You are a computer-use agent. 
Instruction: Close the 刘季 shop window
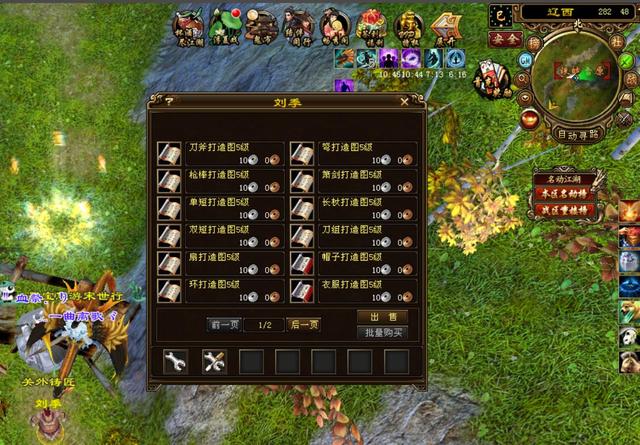tap(404, 101)
